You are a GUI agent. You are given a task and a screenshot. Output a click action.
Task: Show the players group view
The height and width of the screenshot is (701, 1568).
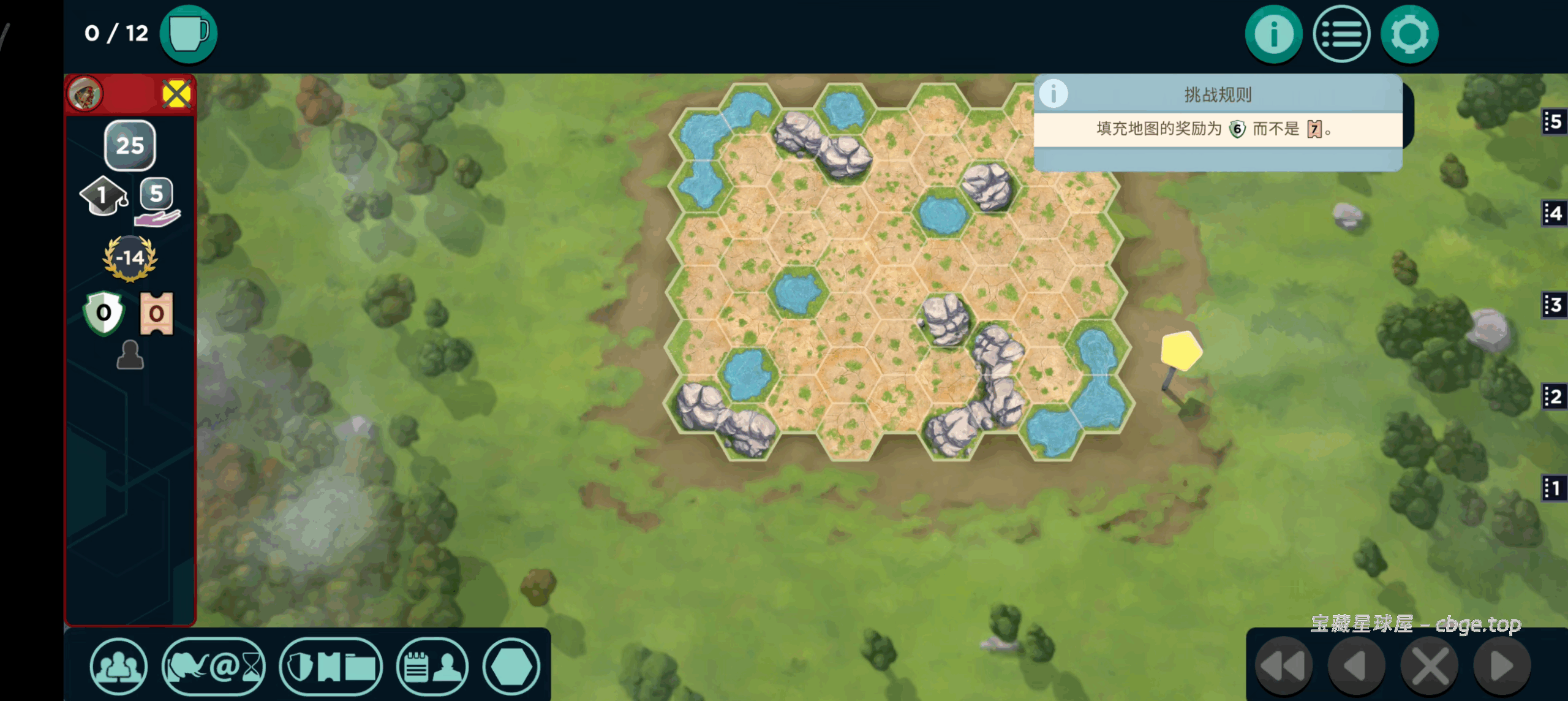point(118,667)
